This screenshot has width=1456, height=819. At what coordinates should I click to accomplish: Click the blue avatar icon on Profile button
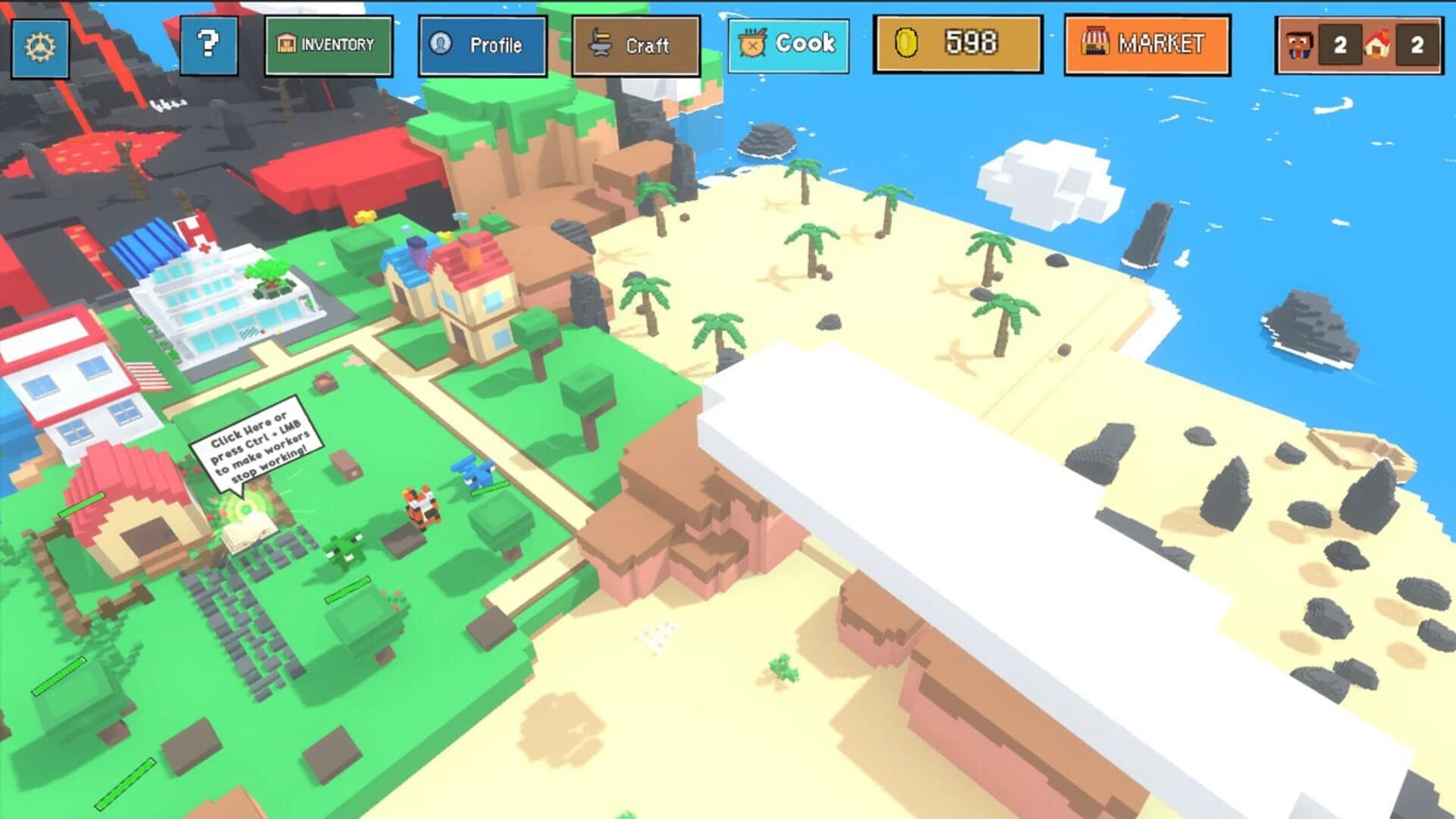point(440,45)
